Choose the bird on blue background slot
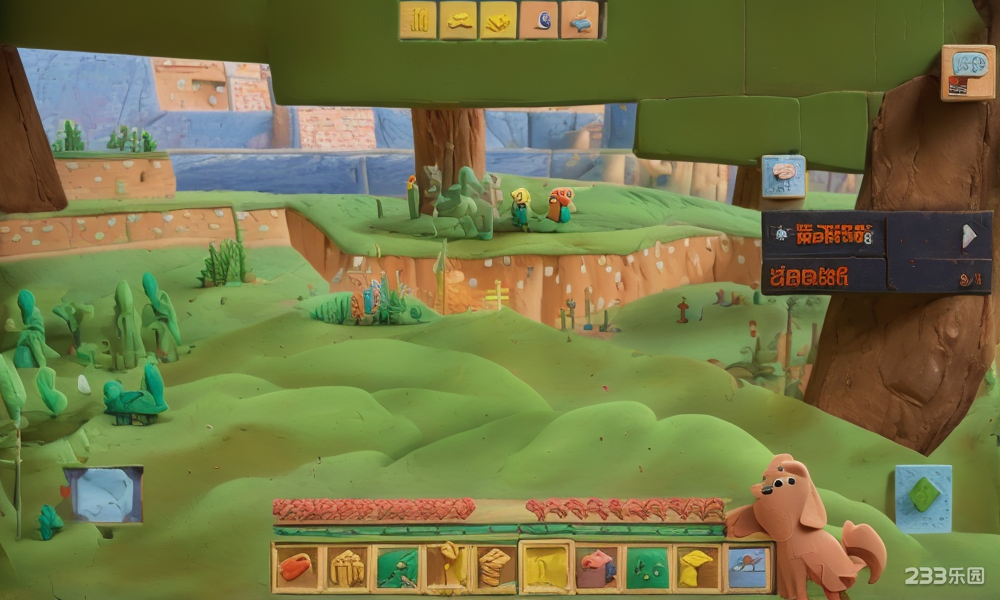 (747, 568)
